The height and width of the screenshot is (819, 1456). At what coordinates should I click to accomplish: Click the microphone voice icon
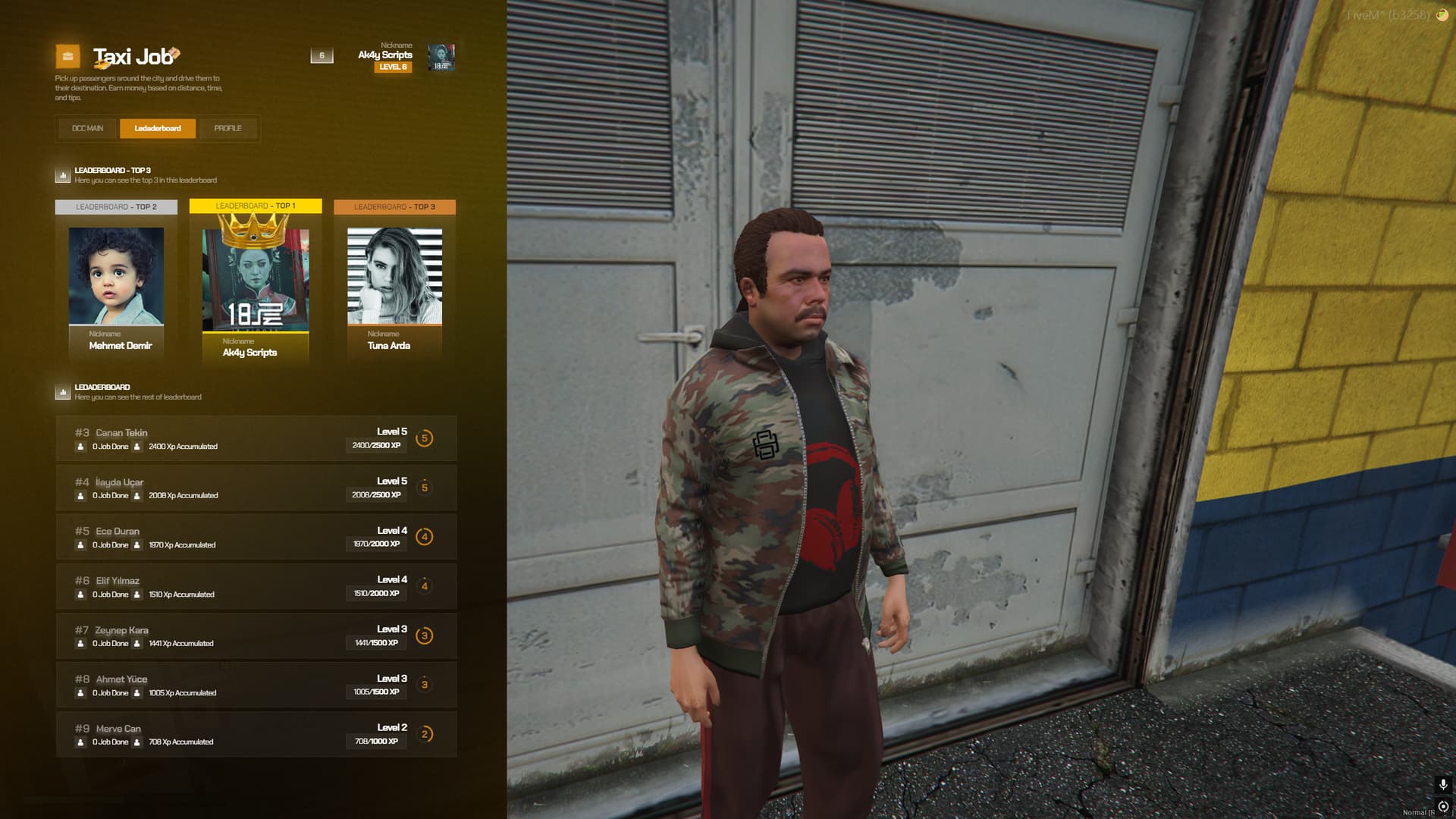click(1443, 785)
